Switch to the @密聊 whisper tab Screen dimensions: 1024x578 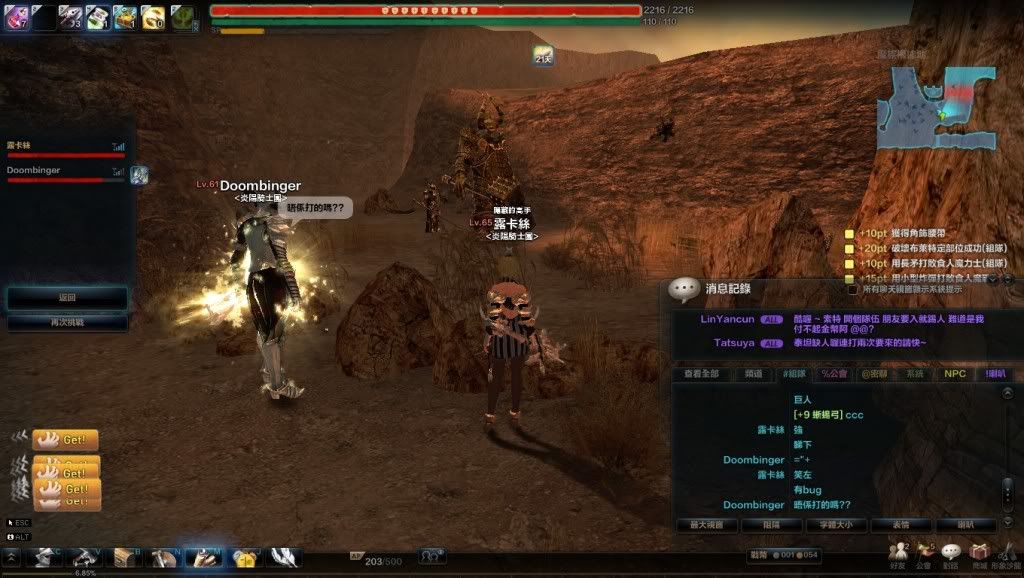click(876, 374)
